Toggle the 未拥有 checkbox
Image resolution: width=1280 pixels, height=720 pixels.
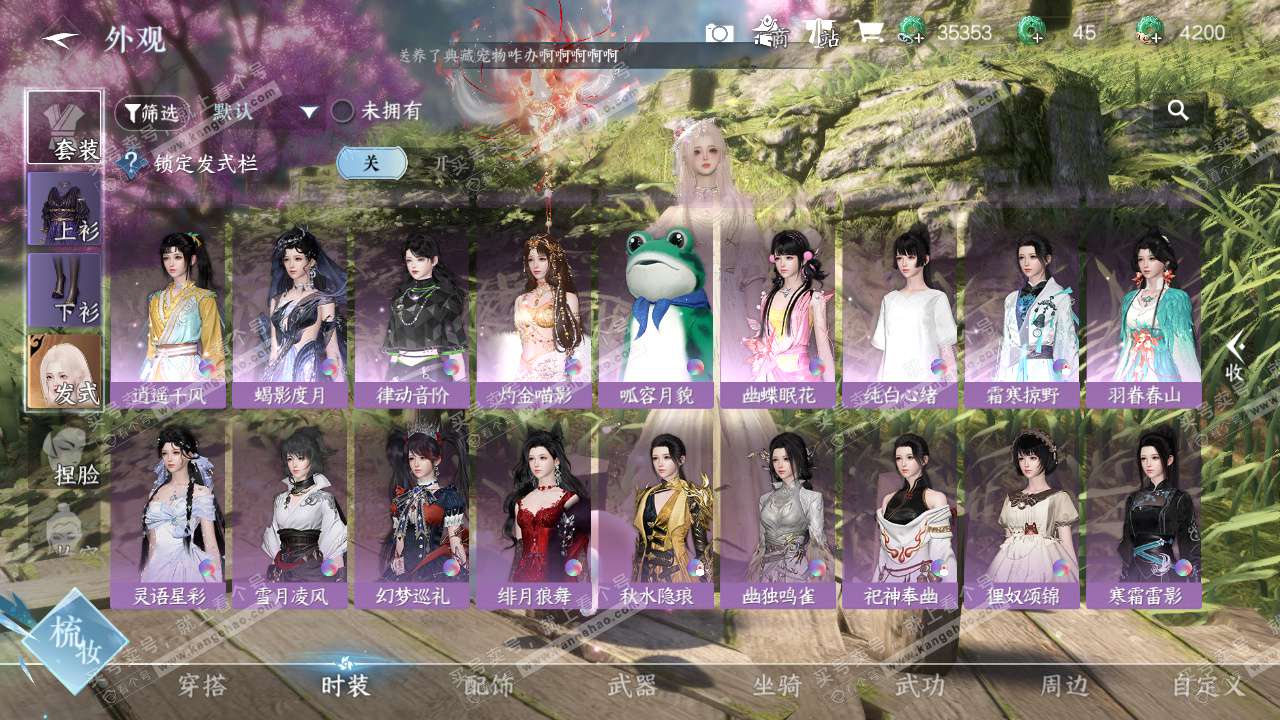tap(343, 111)
